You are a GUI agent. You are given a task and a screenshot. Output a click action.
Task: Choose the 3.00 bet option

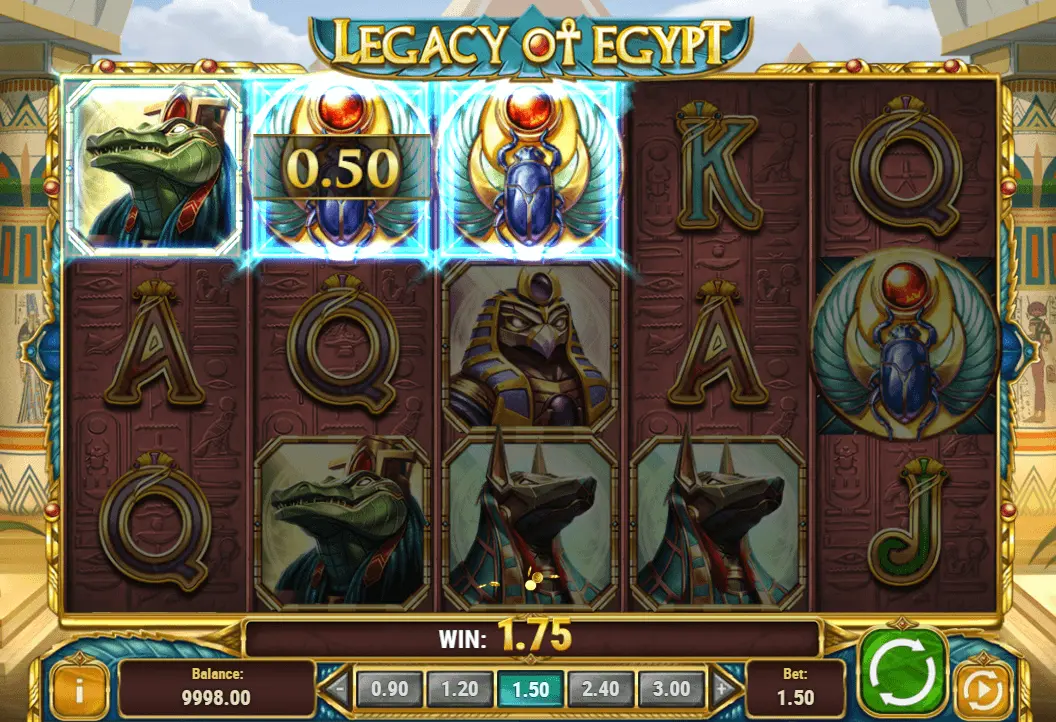coord(671,688)
